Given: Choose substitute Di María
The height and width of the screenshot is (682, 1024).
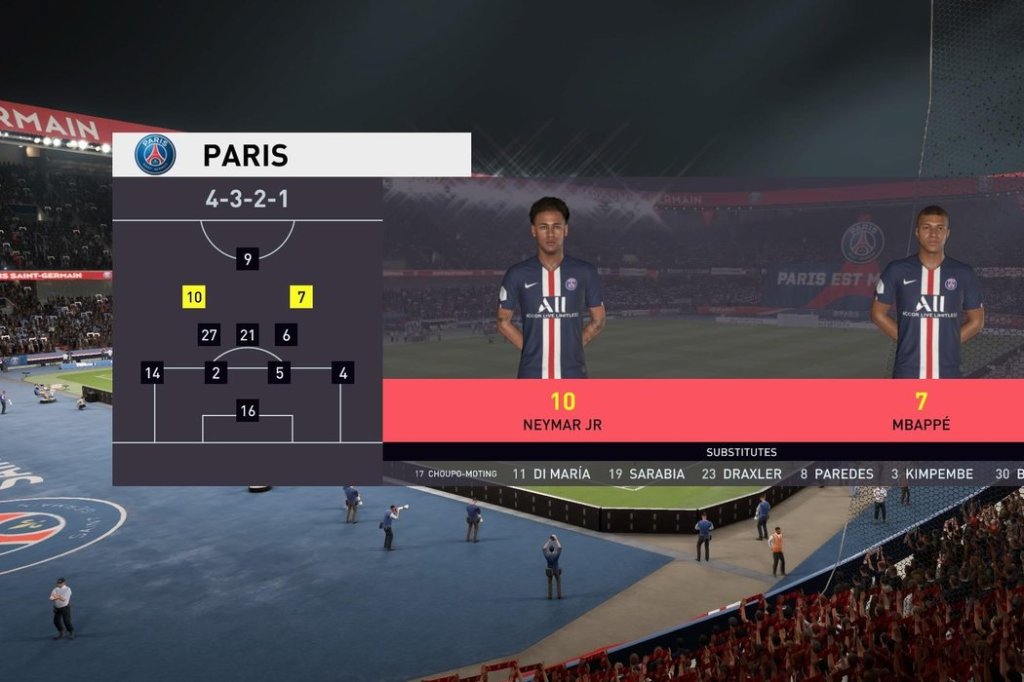Looking at the screenshot, I should point(551,474).
